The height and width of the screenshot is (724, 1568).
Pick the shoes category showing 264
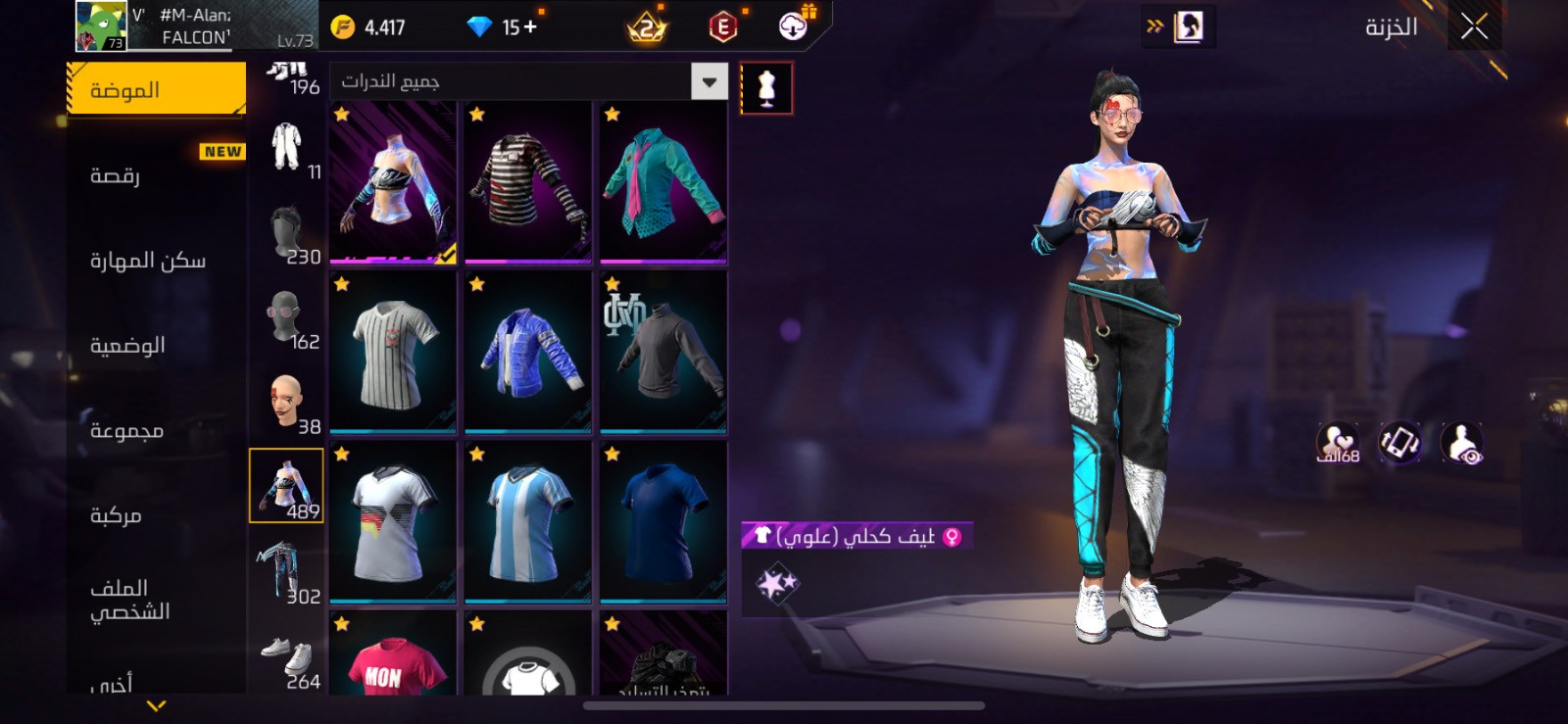click(287, 658)
